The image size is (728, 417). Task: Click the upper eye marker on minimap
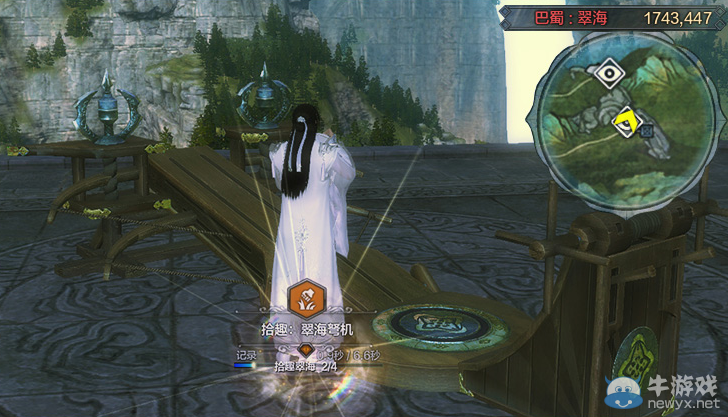[607, 72]
